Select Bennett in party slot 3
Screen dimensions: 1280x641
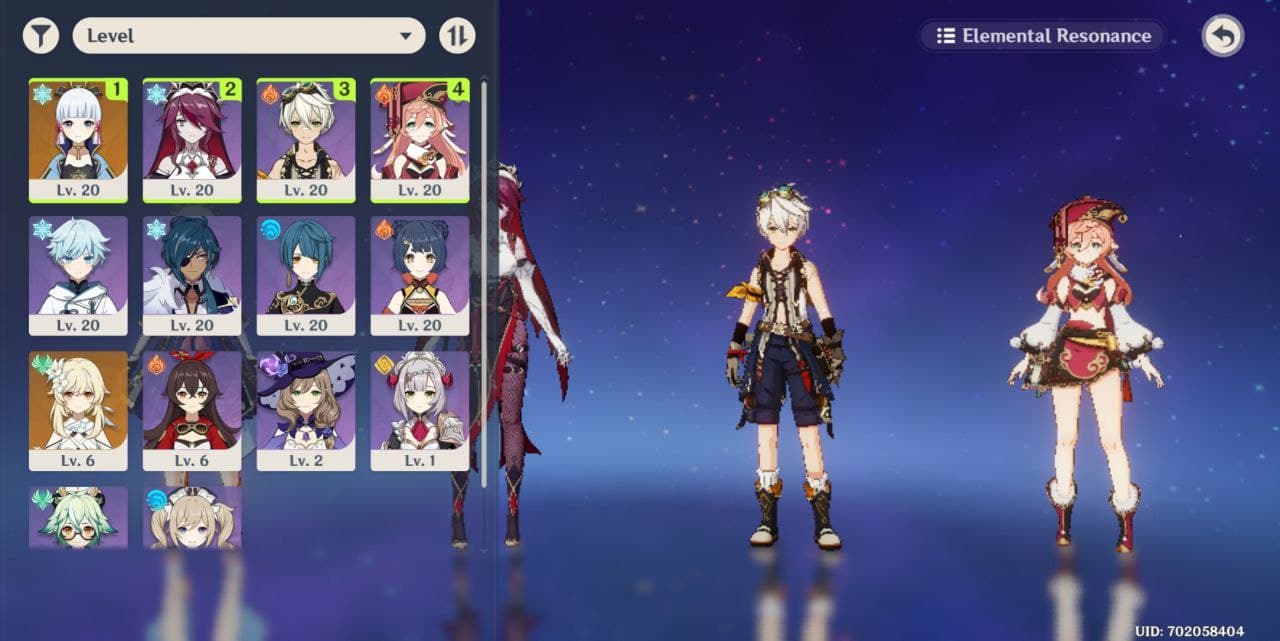tap(306, 140)
